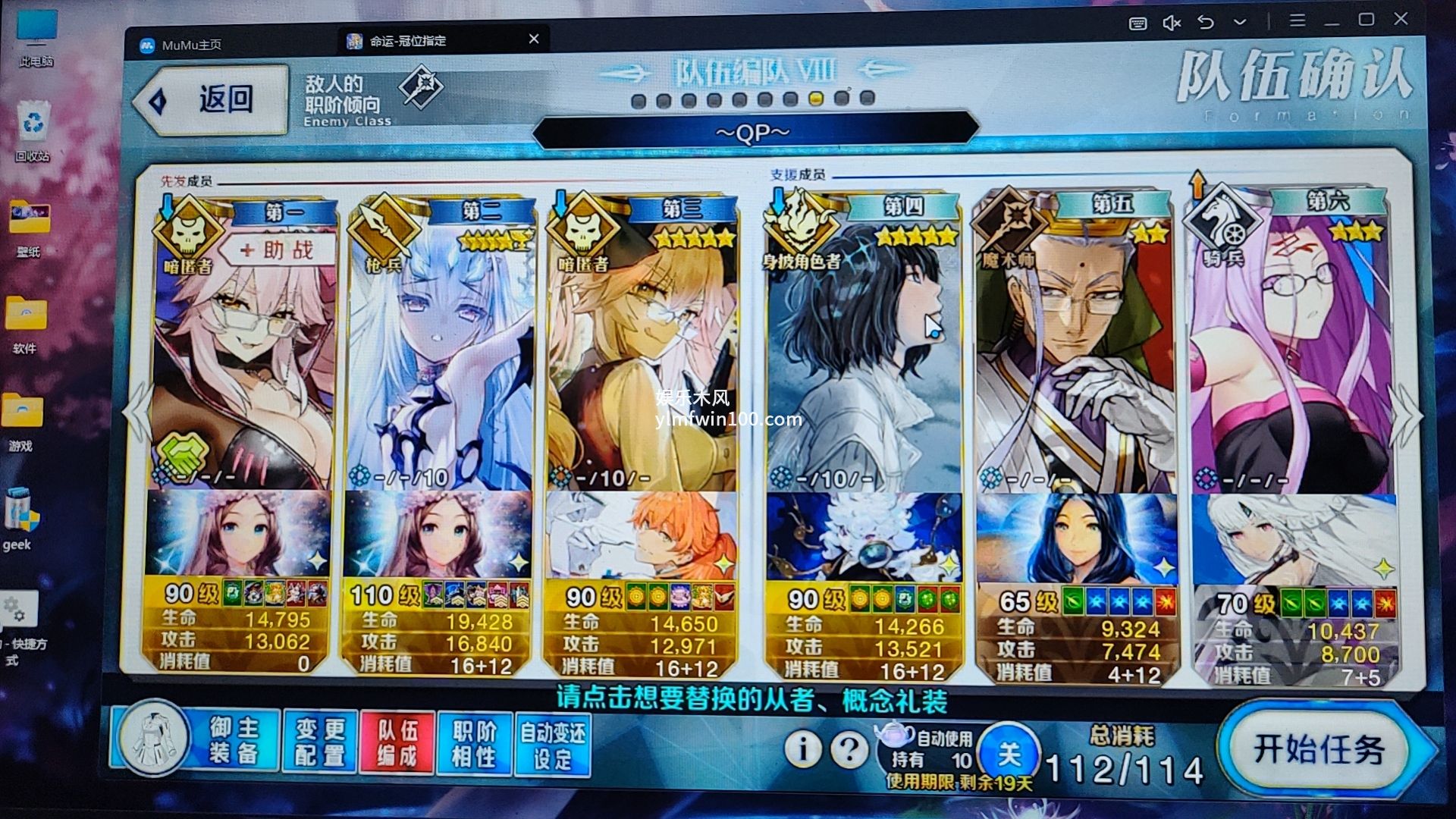Choose the orange-haired craft essence in slot three
This screenshot has width=1456, height=819.
click(x=641, y=535)
